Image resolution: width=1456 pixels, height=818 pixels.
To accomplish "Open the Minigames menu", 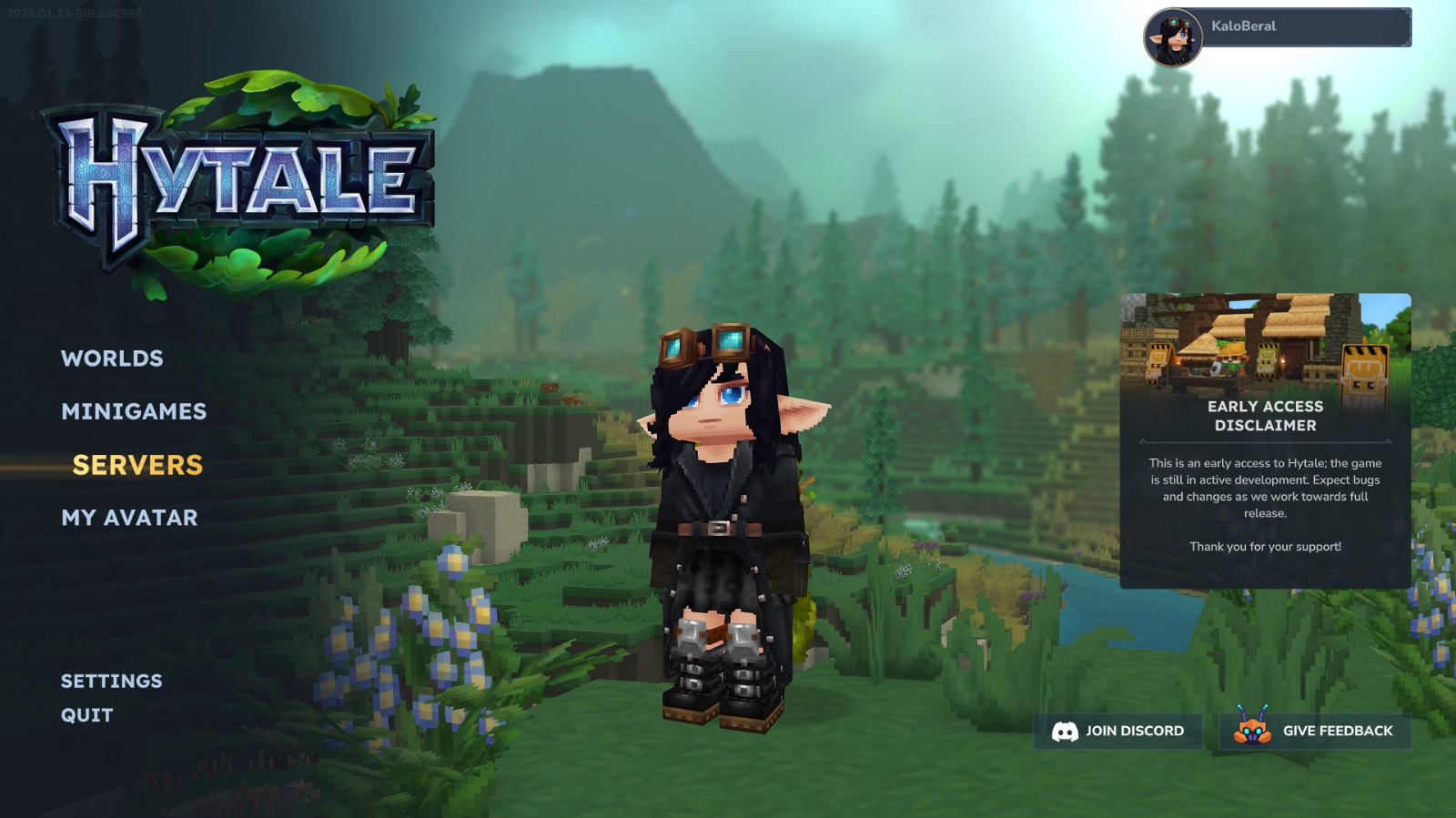I will click(x=133, y=411).
